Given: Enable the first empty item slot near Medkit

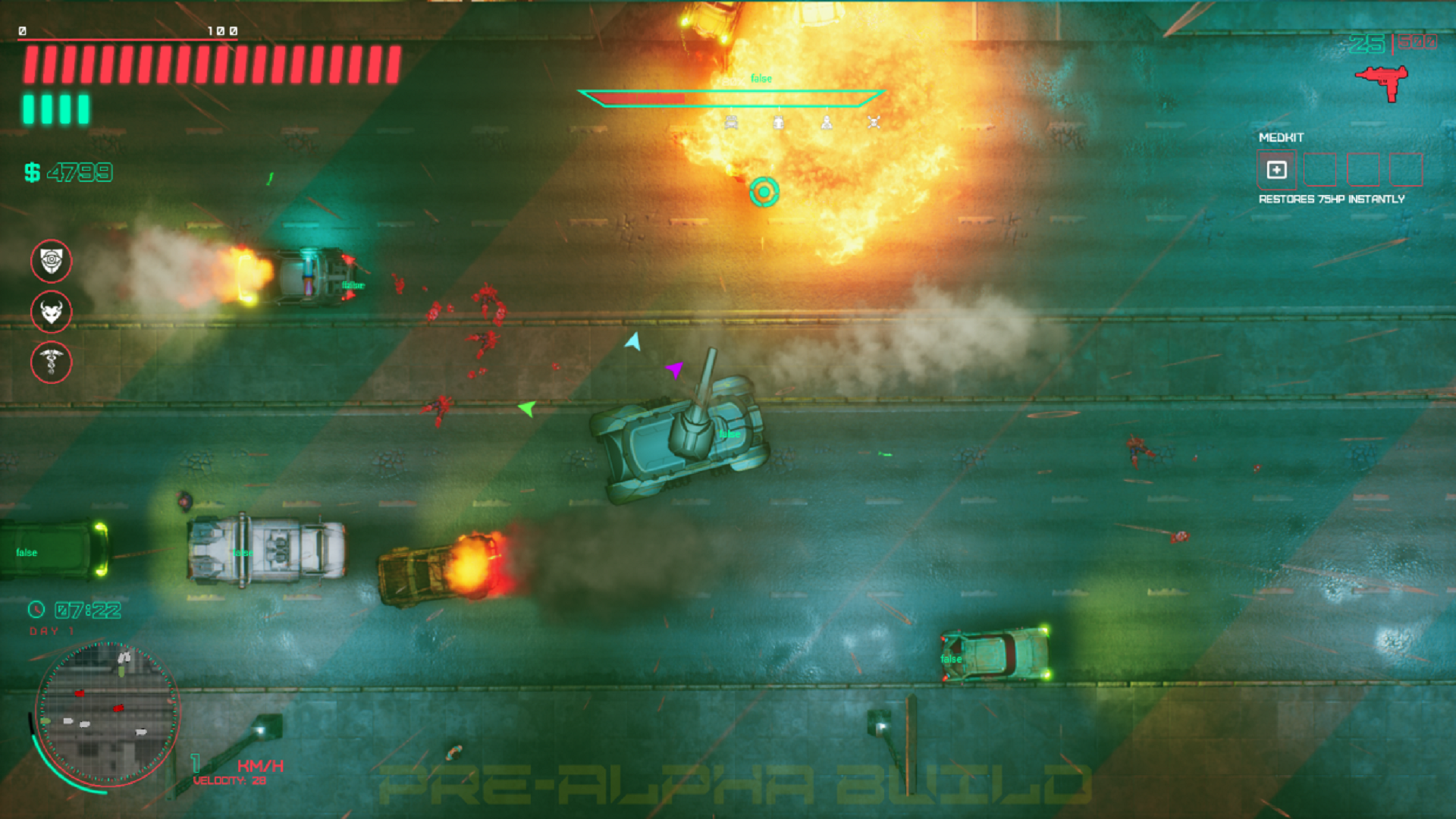Looking at the screenshot, I should (1321, 171).
